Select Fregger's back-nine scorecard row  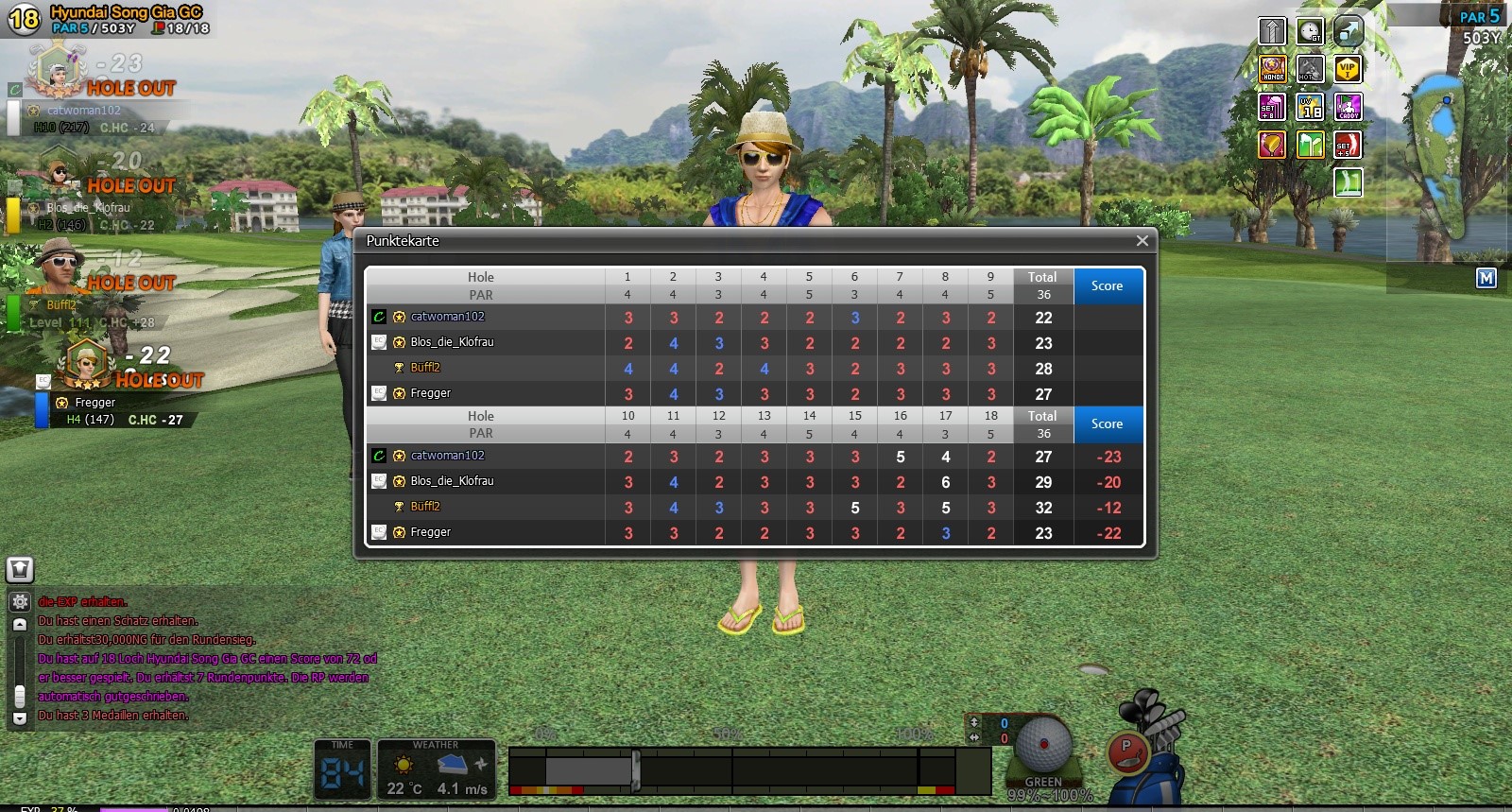[x=430, y=532]
